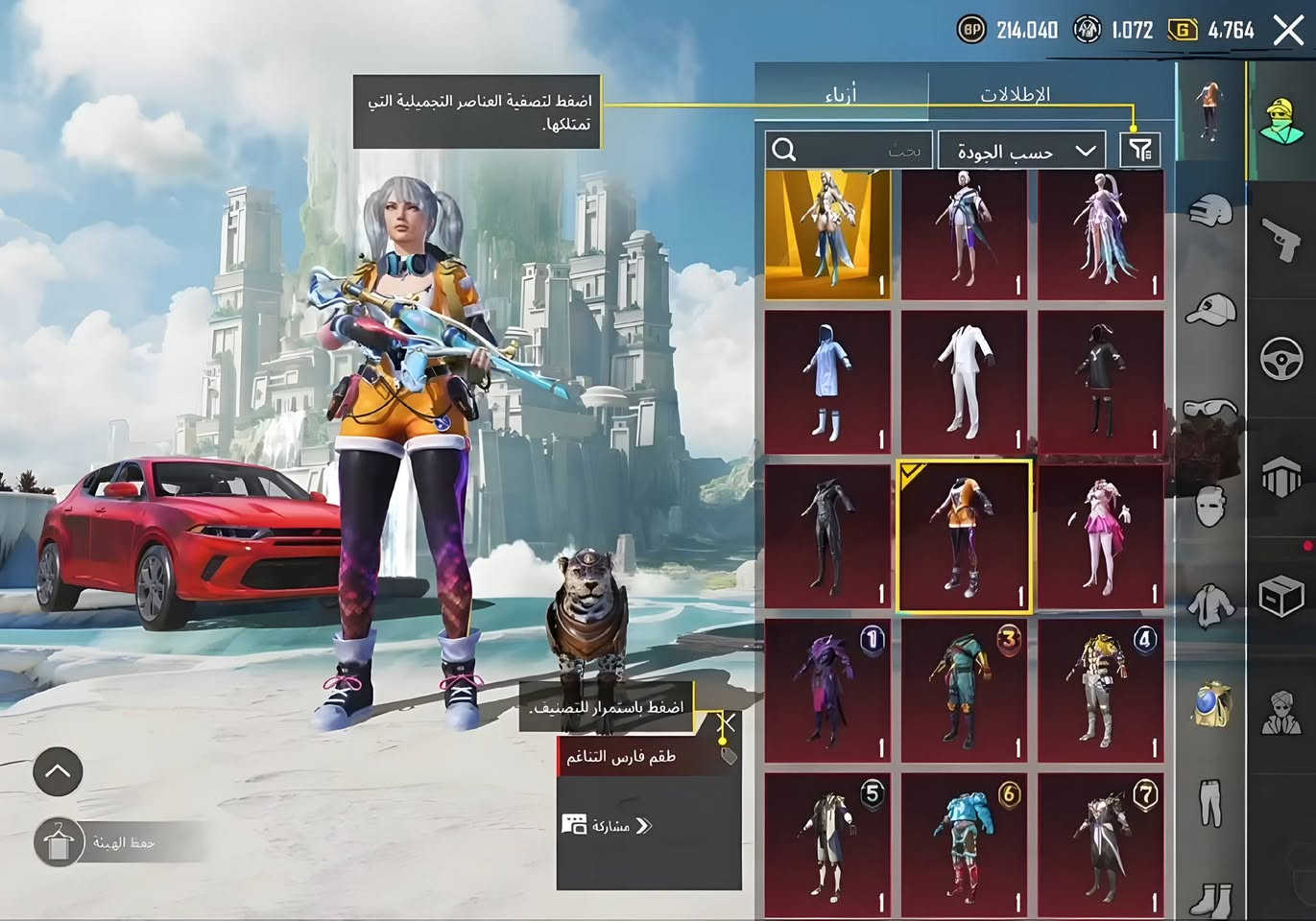
Task: Expand the shirt customization category
Action: [x=1211, y=604]
